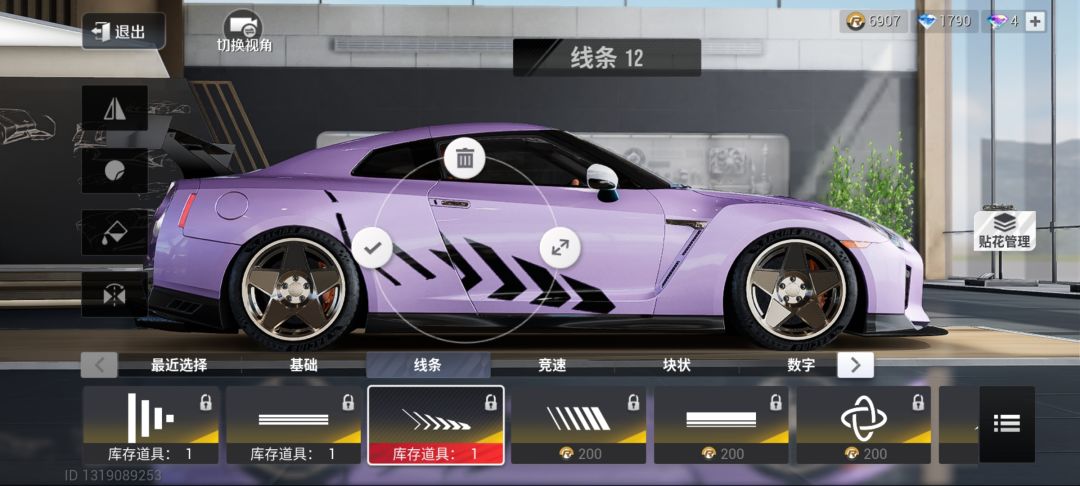Show the 块状 decal category

coord(677,365)
